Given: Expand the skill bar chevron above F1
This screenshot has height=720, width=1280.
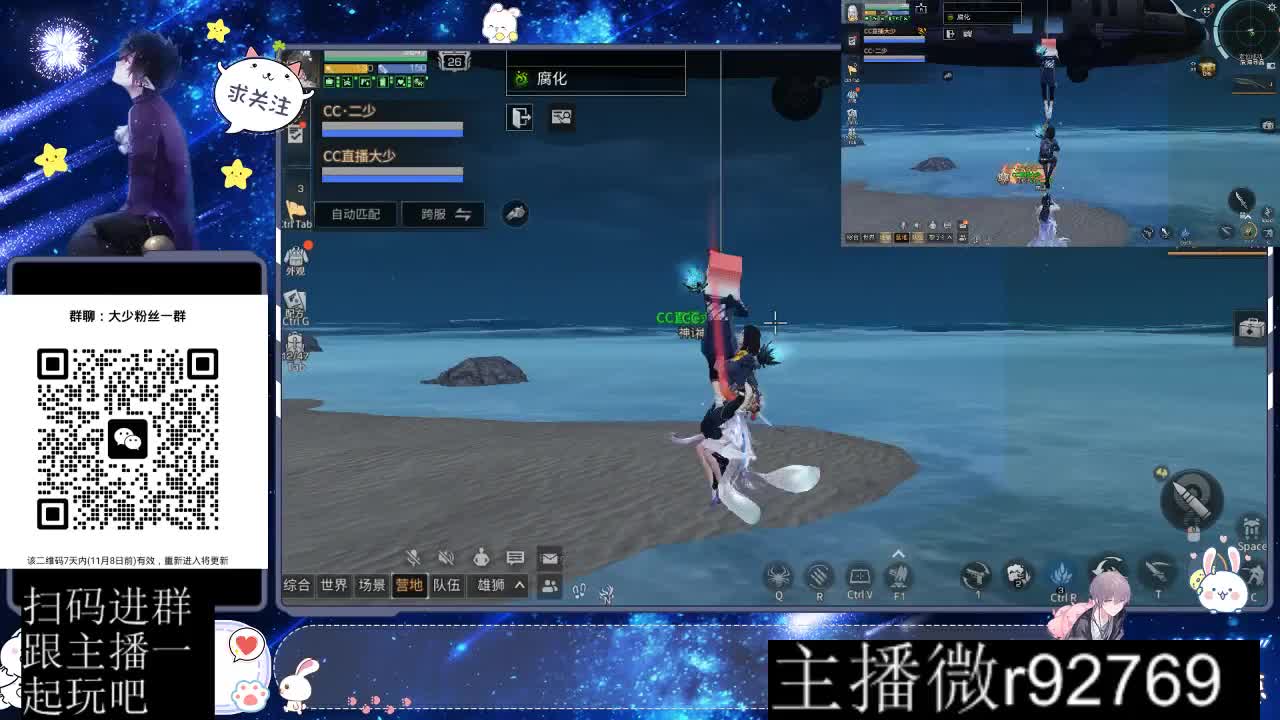Looking at the screenshot, I should coord(897,552).
